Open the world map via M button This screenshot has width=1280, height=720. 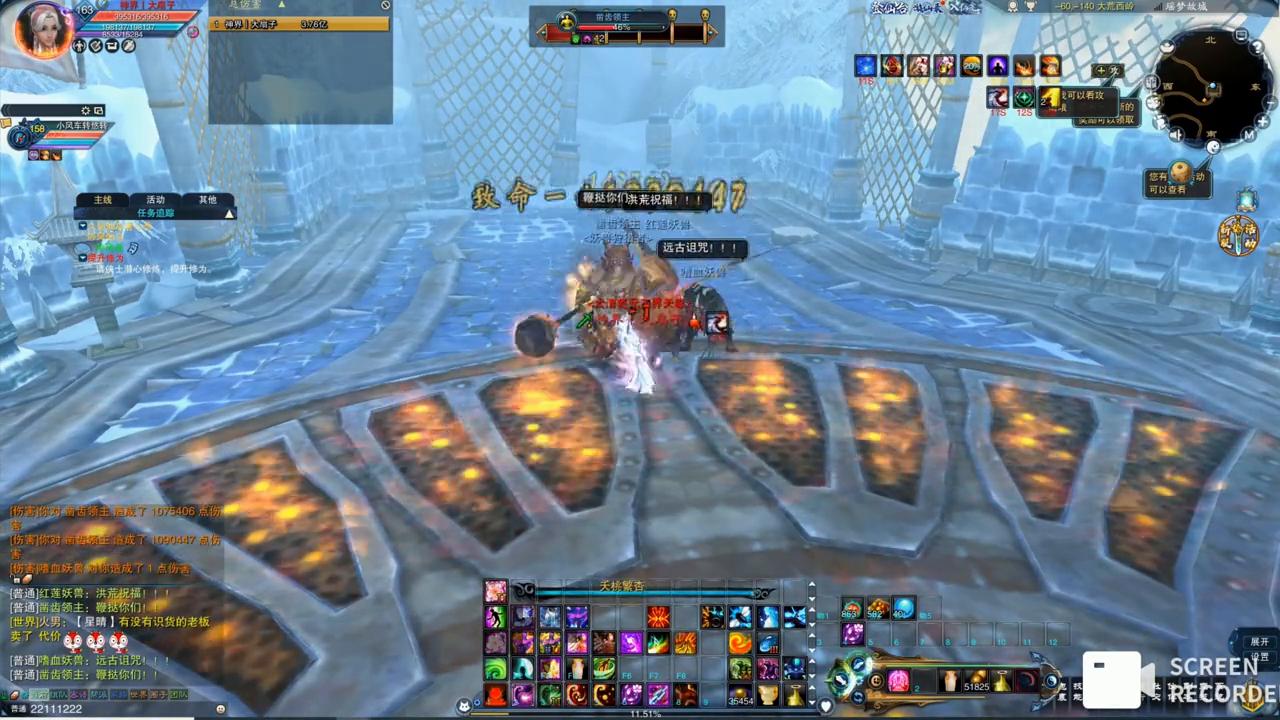click(x=1249, y=134)
